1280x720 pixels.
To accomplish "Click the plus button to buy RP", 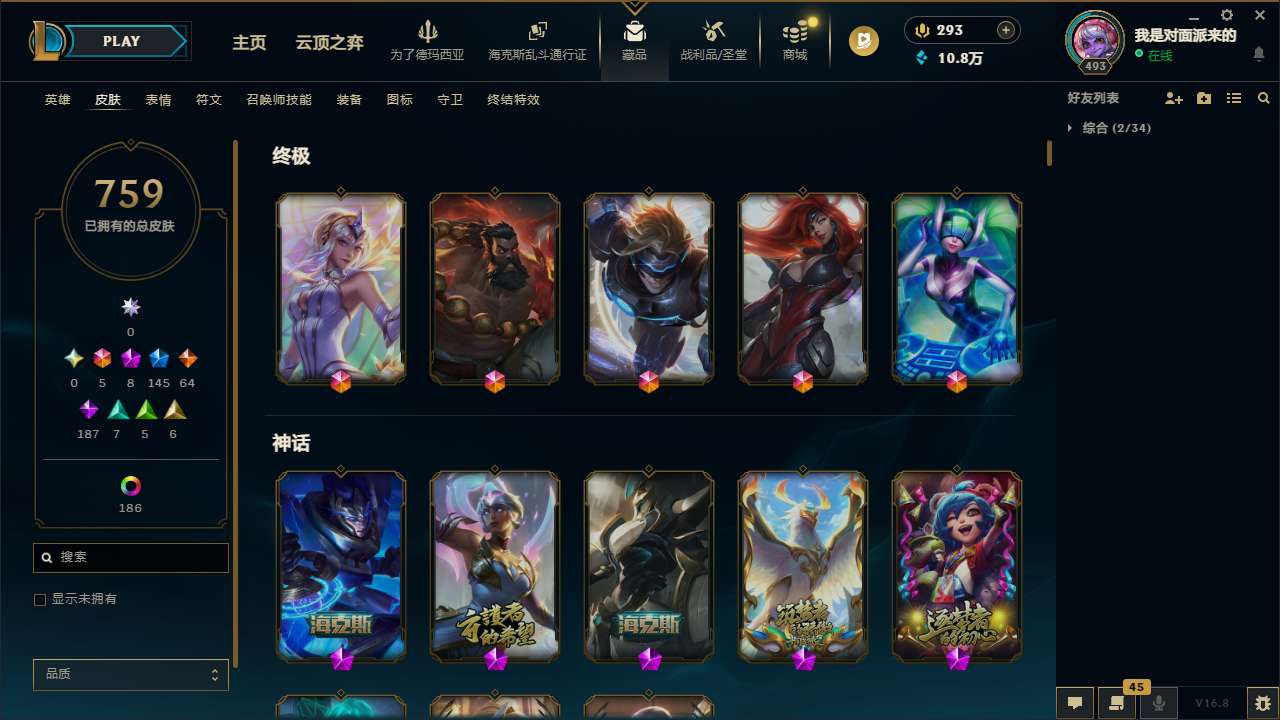I will point(1003,30).
